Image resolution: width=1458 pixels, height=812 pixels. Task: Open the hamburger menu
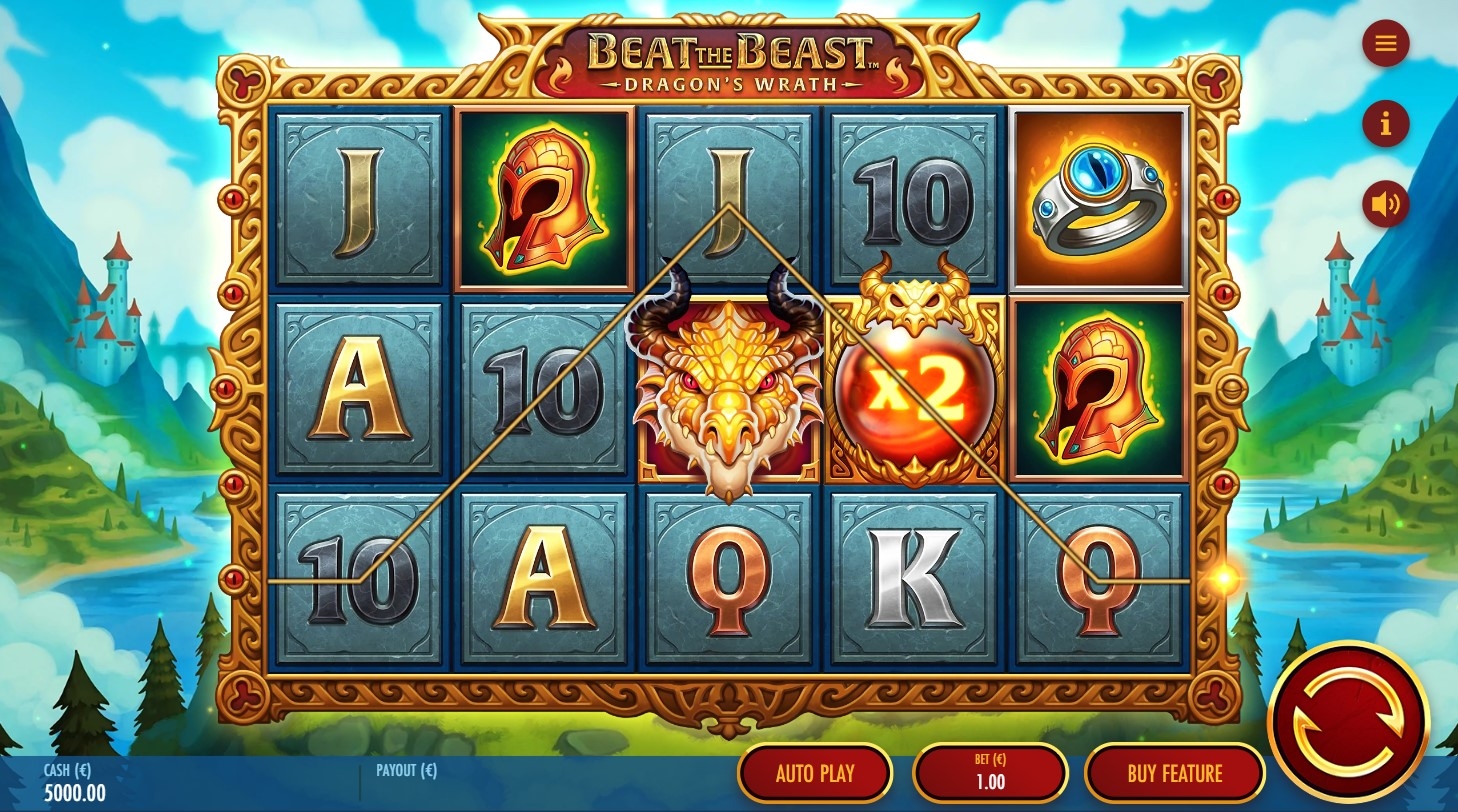[1385, 43]
